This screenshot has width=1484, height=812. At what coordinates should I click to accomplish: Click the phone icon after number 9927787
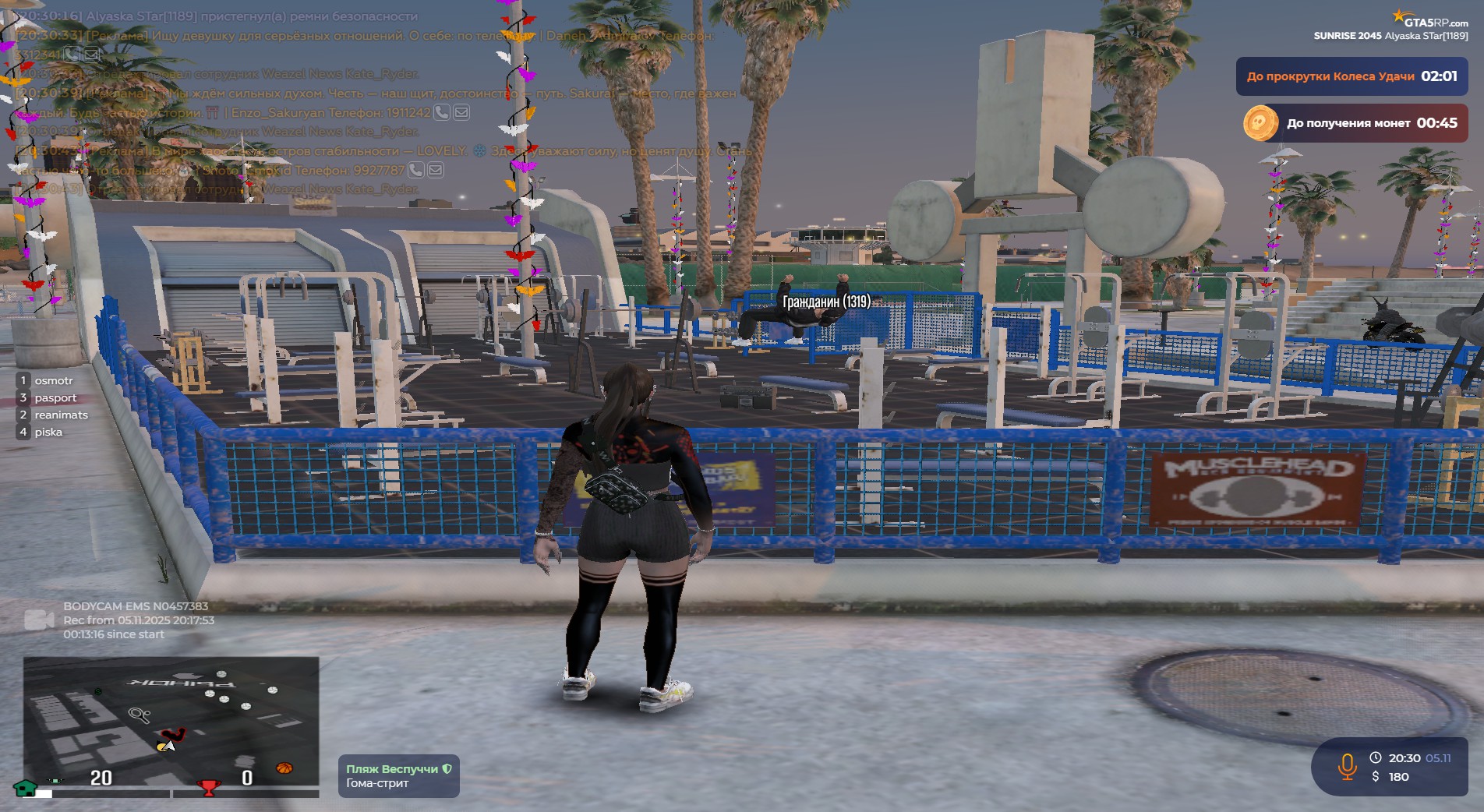click(416, 170)
